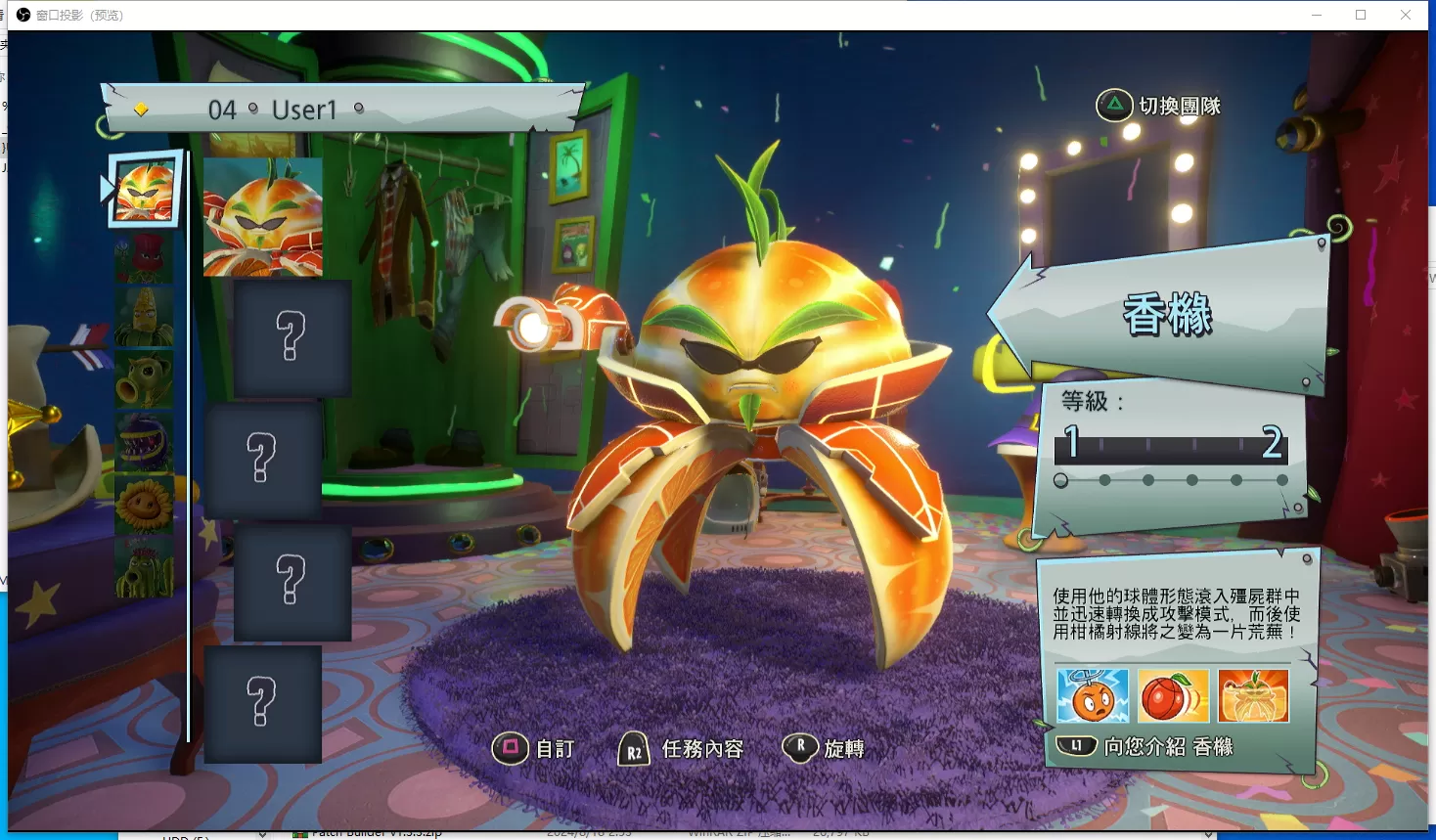Viewport: 1436px width, 840px height.
Task: Pick the Kernel Corn character icon
Action: pos(144,317)
